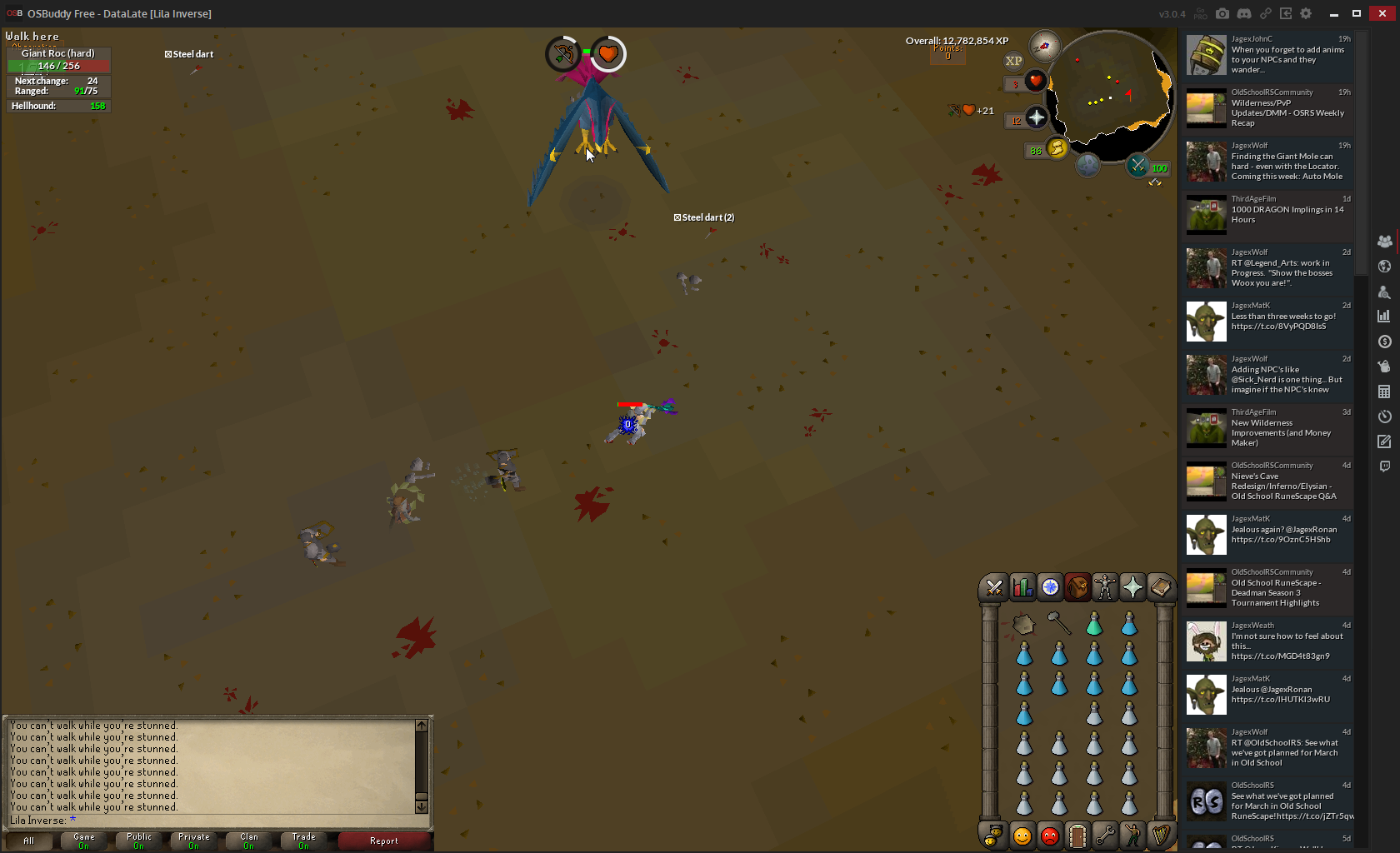
Task: Open the harp Music Player tab
Action: (1160, 836)
